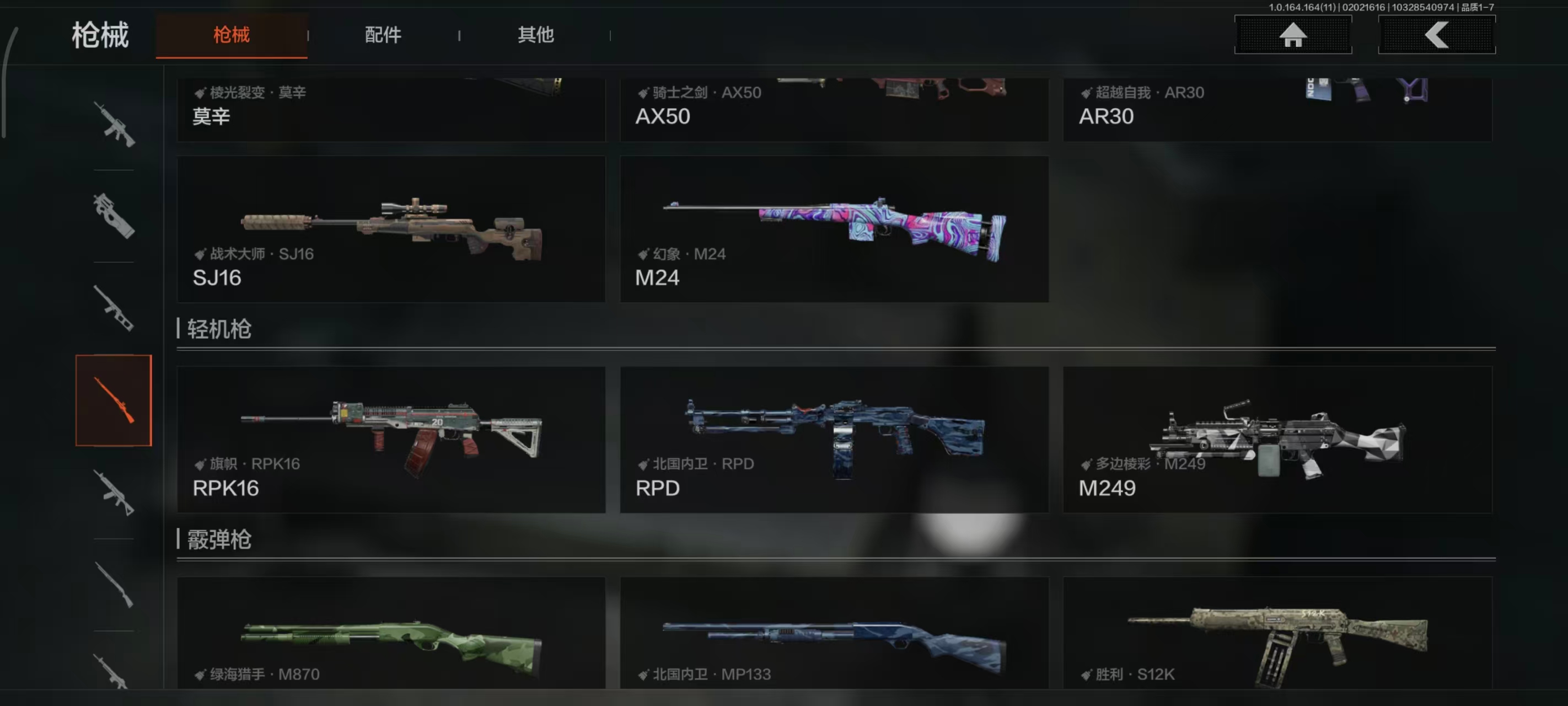
Task: Switch to the 配件 tab
Action: pyautogui.click(x=384, y=35)
